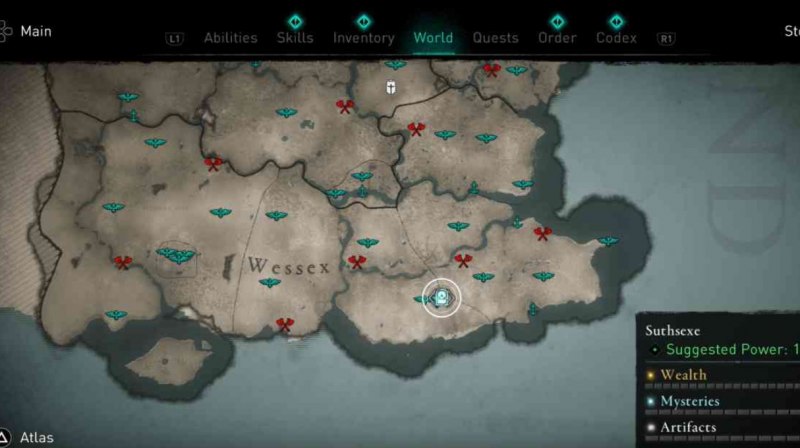
Task: Open the Main menu label
Action: click(x=35, y=31)
